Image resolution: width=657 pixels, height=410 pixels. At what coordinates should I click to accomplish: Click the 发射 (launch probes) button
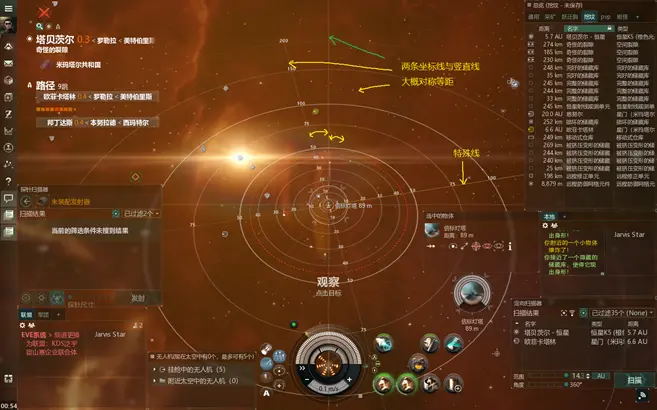(x=138, y=298)
